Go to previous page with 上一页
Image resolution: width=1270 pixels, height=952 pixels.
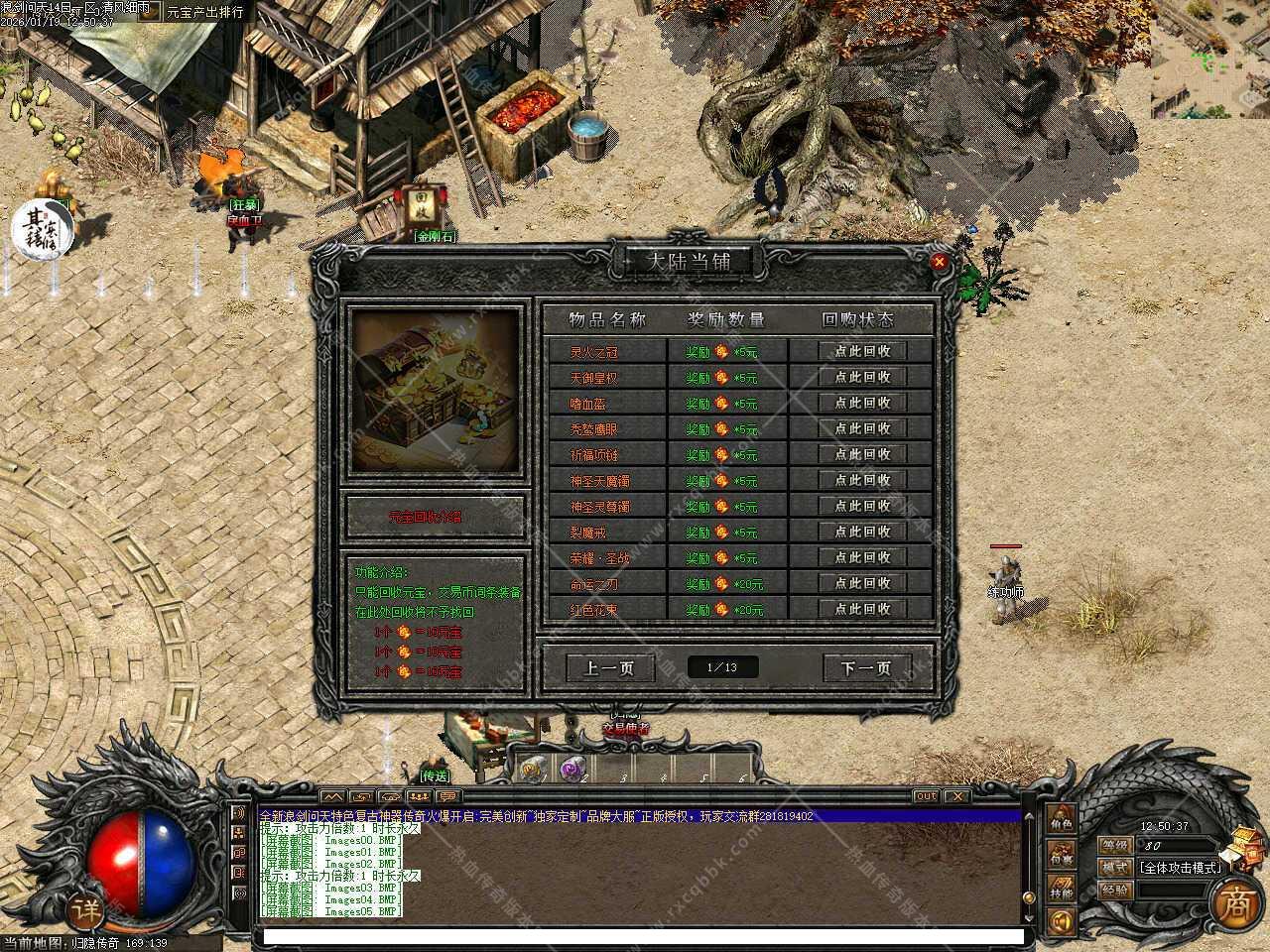click(x=609, y=667)
